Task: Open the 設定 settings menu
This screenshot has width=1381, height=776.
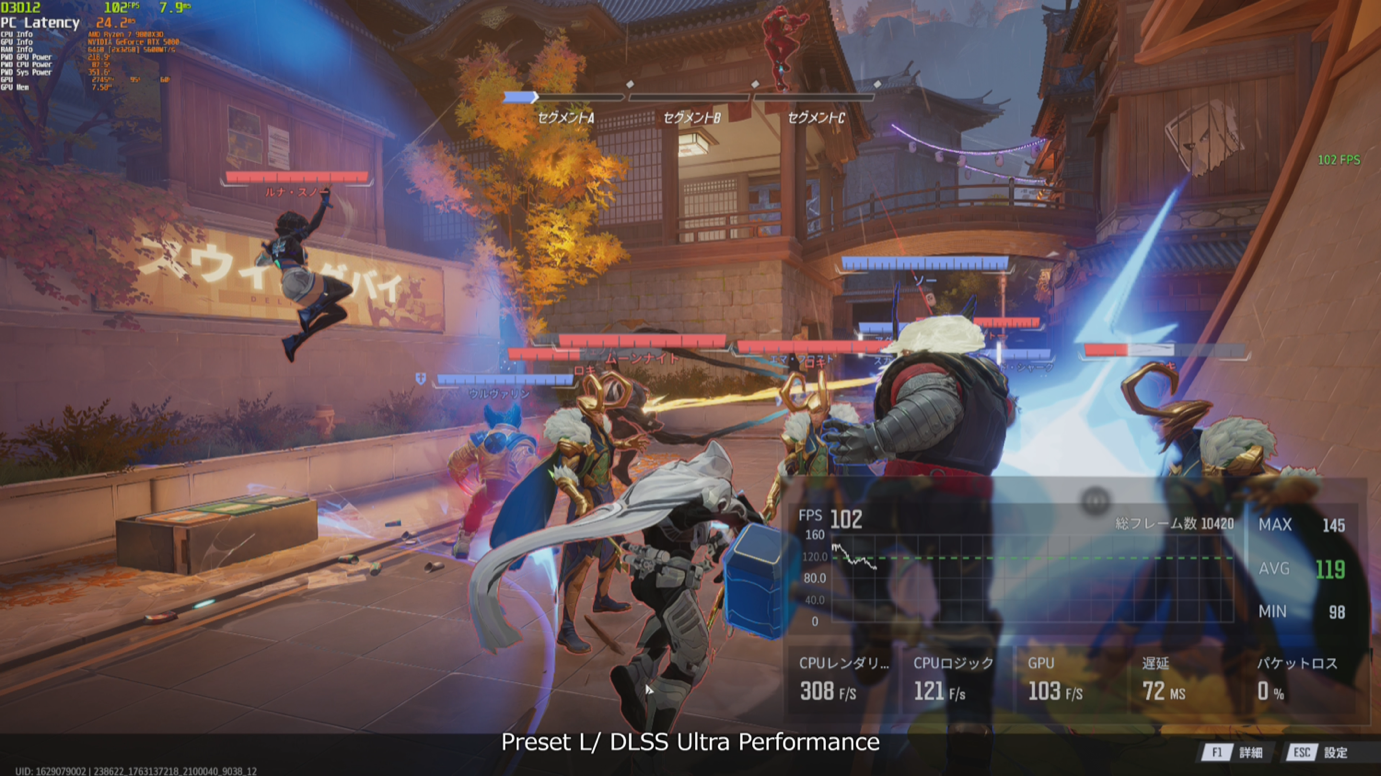Action: pyautogui.click(x=1319, y=752)
